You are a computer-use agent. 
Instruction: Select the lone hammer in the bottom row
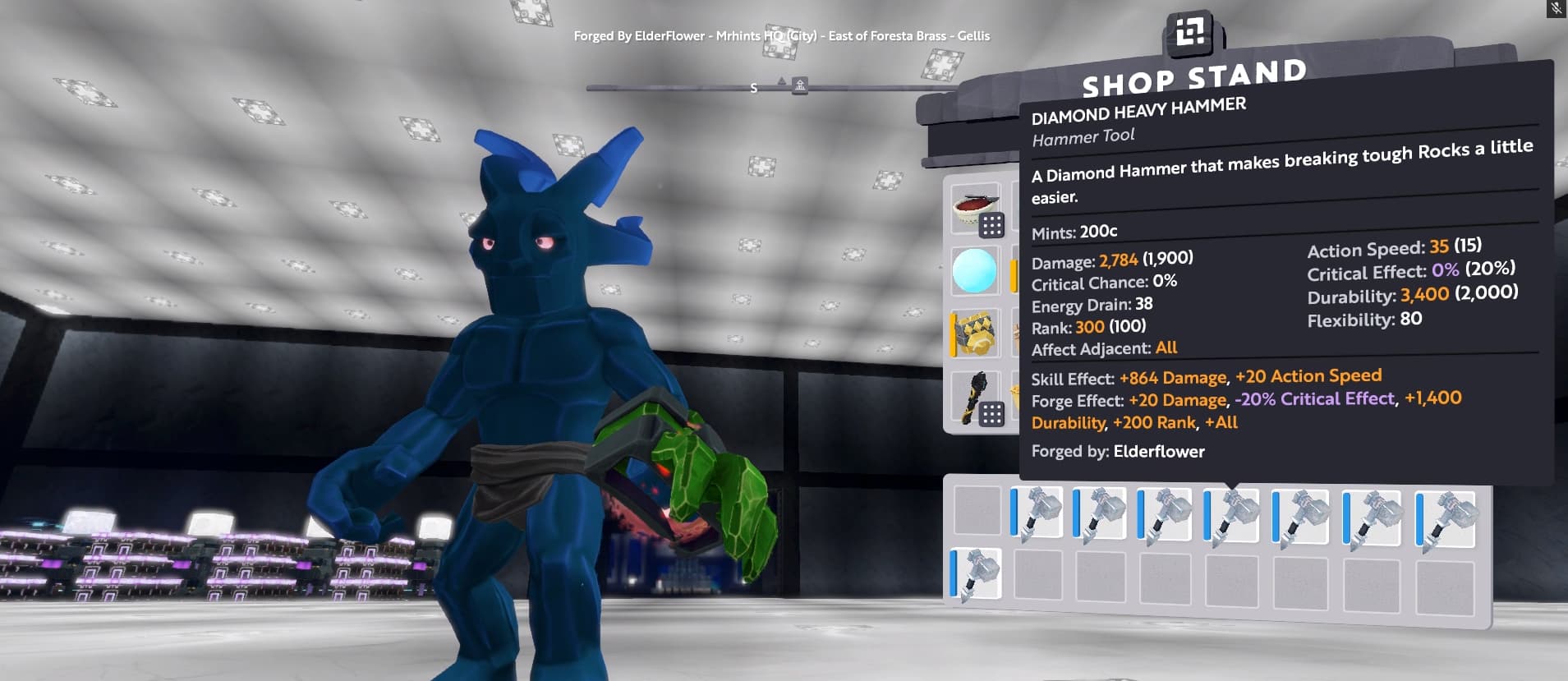[x=976, y=573]
